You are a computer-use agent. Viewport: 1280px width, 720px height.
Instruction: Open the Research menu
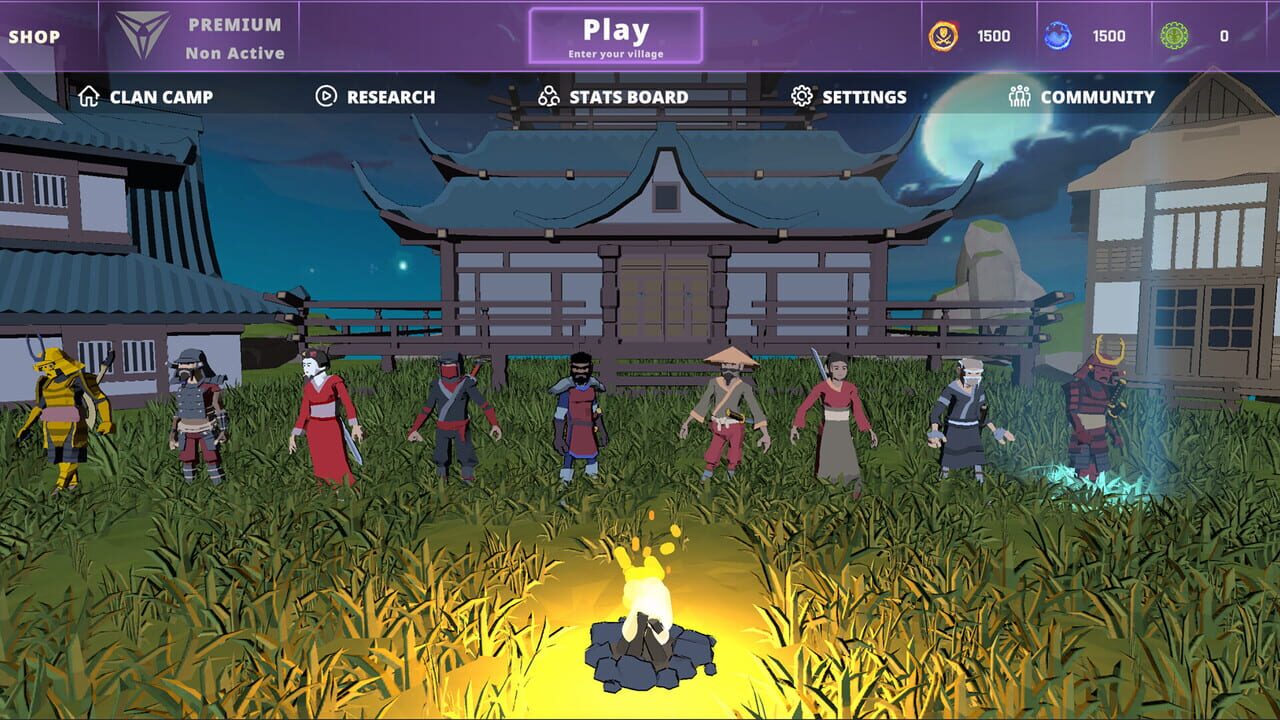[x=390, y=96]
